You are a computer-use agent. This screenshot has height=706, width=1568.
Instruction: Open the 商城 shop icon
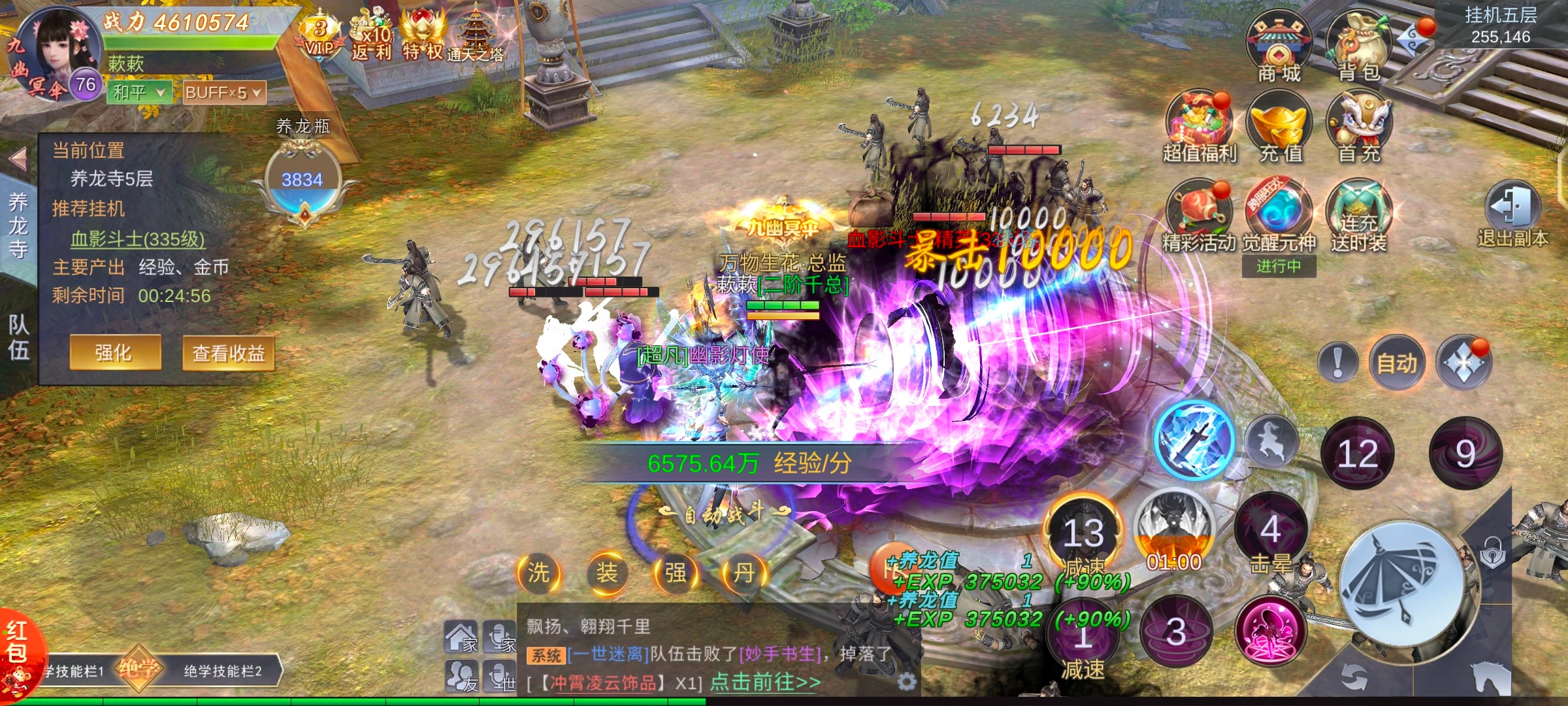pyautogui.click(x=1279, y=47)
